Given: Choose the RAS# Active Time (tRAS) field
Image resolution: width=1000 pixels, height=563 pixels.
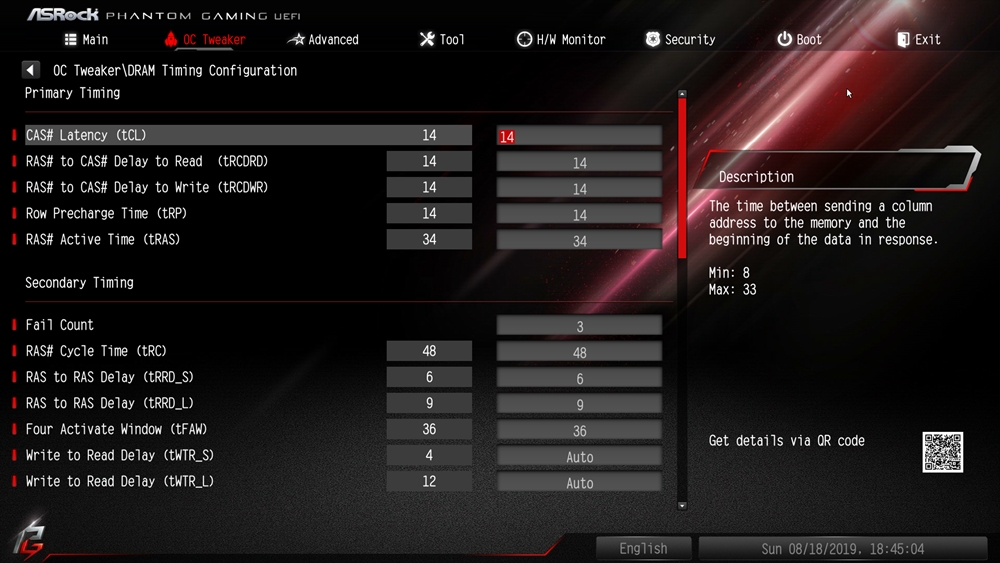Looking at the screenshot, I should pyautogui.click(x=579, y=240).
